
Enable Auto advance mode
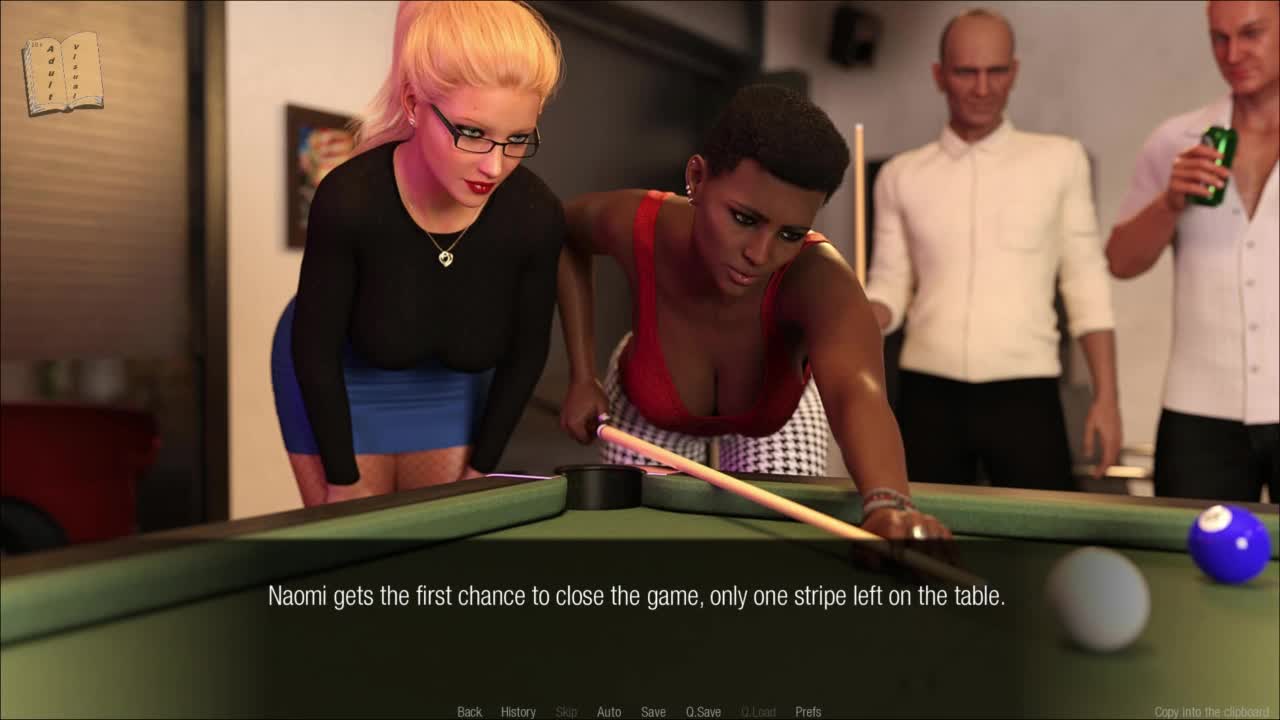coord(609,712)
